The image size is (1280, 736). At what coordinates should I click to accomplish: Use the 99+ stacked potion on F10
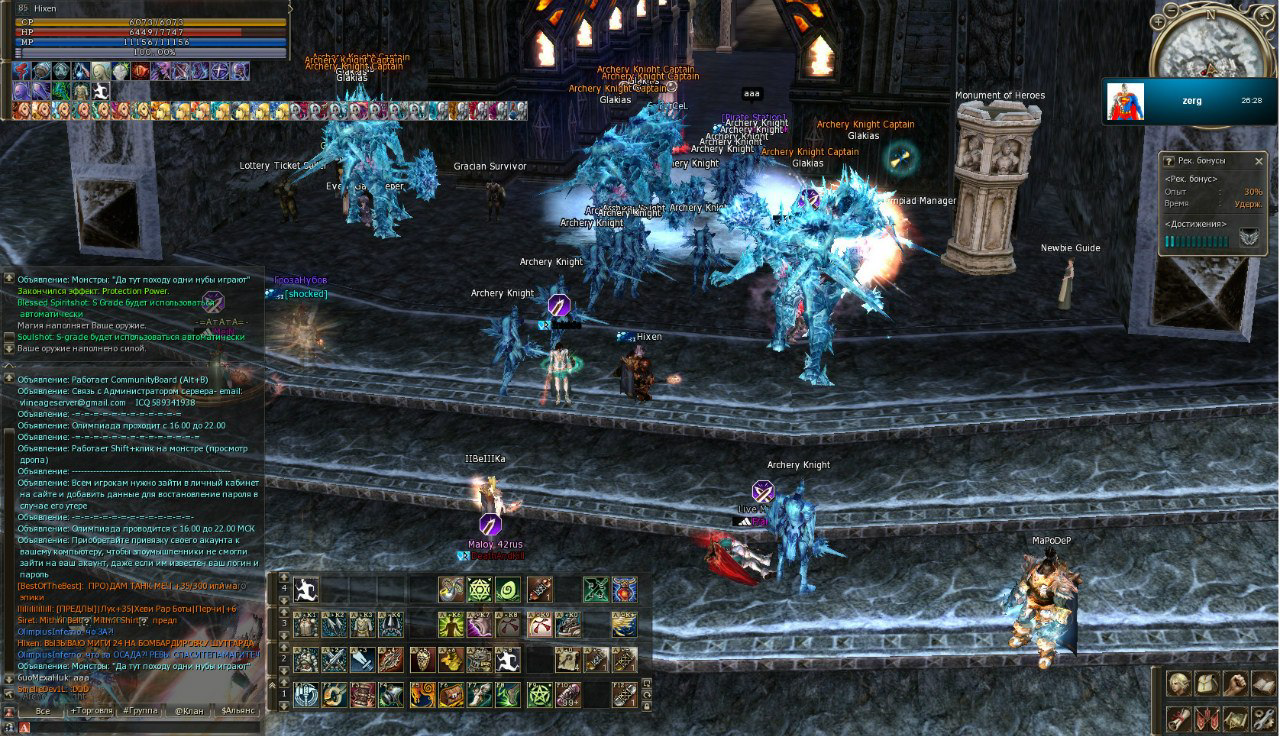[x=568, y=694]
